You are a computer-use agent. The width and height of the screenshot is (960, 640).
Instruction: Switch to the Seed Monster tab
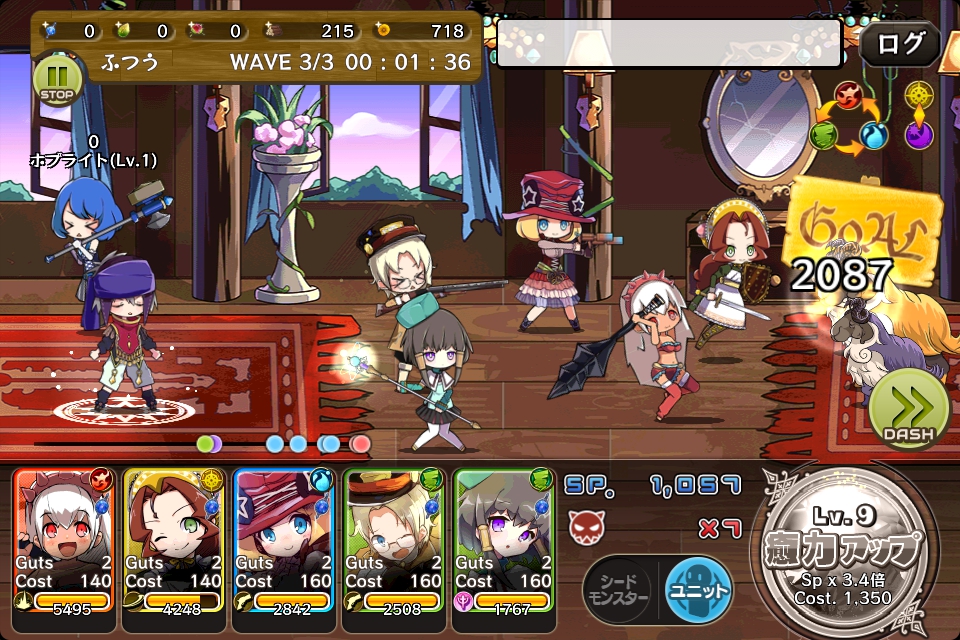point(620,588)
